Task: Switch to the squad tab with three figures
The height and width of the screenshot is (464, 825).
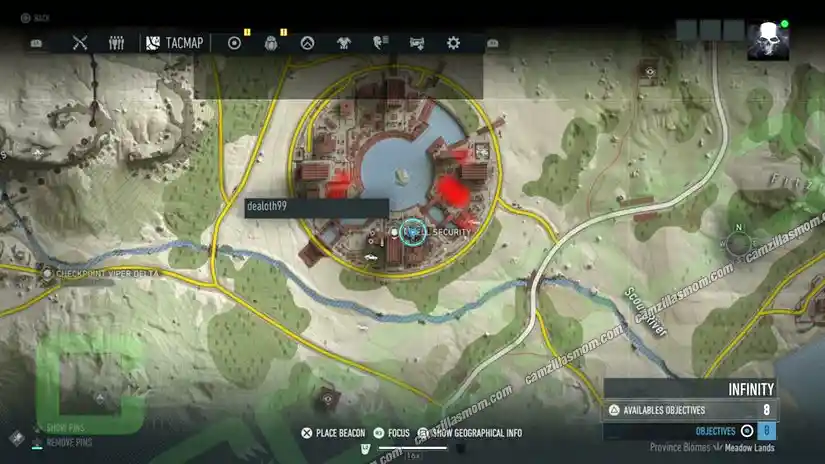Action: (117, 43)
